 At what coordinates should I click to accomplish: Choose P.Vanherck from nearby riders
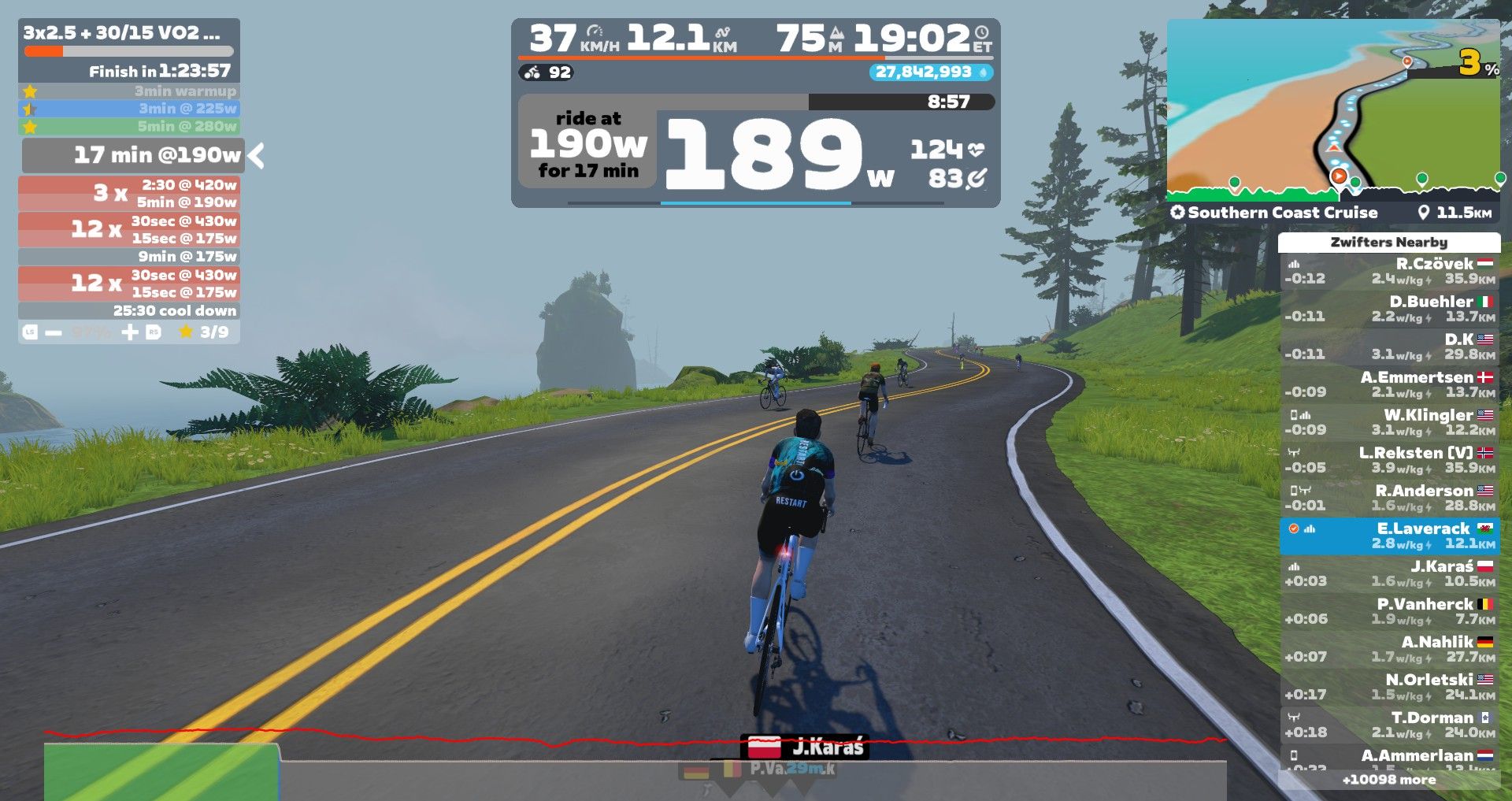click(1389, 611)
